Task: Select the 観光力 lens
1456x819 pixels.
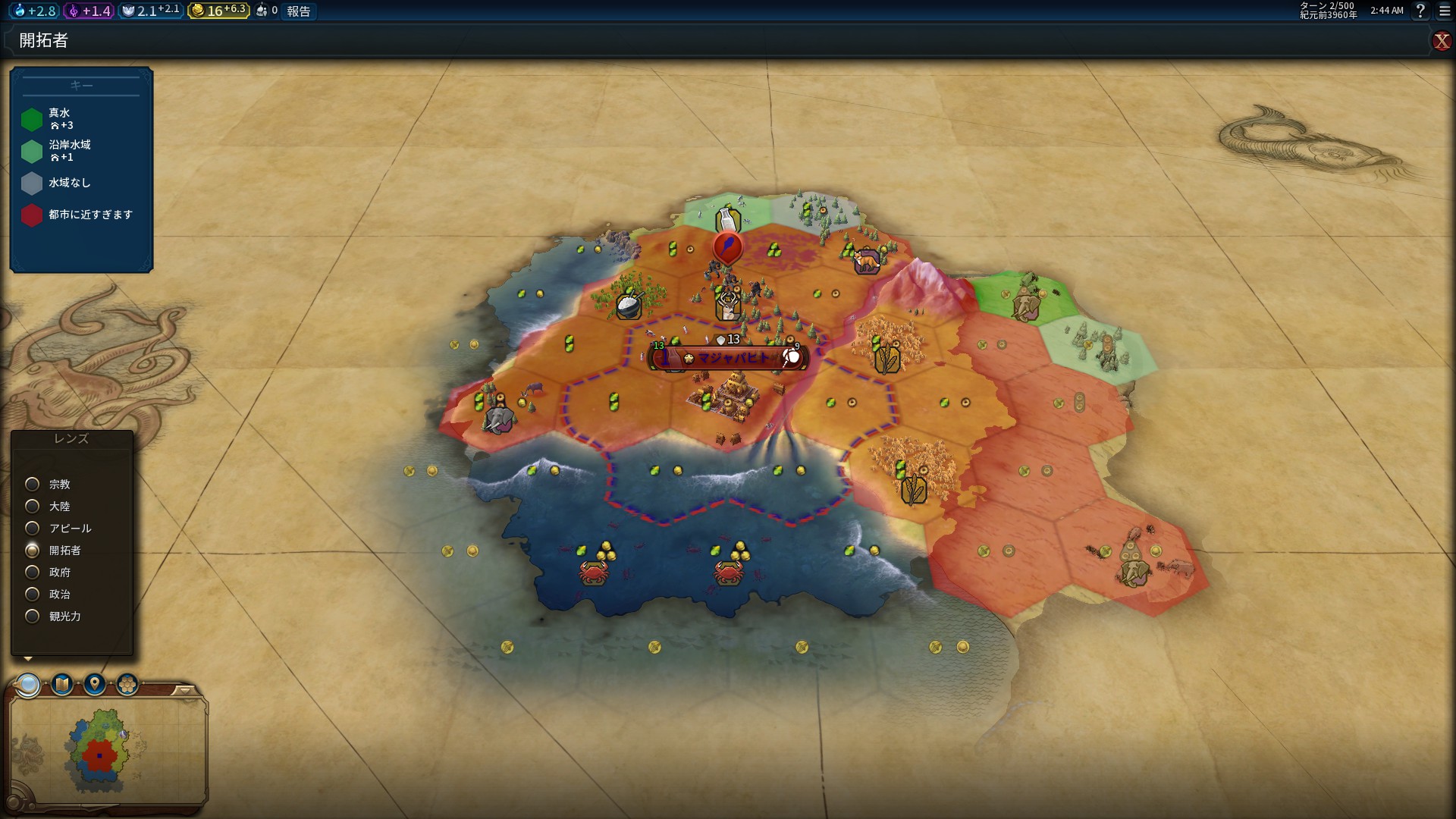Action: [33, 616]
